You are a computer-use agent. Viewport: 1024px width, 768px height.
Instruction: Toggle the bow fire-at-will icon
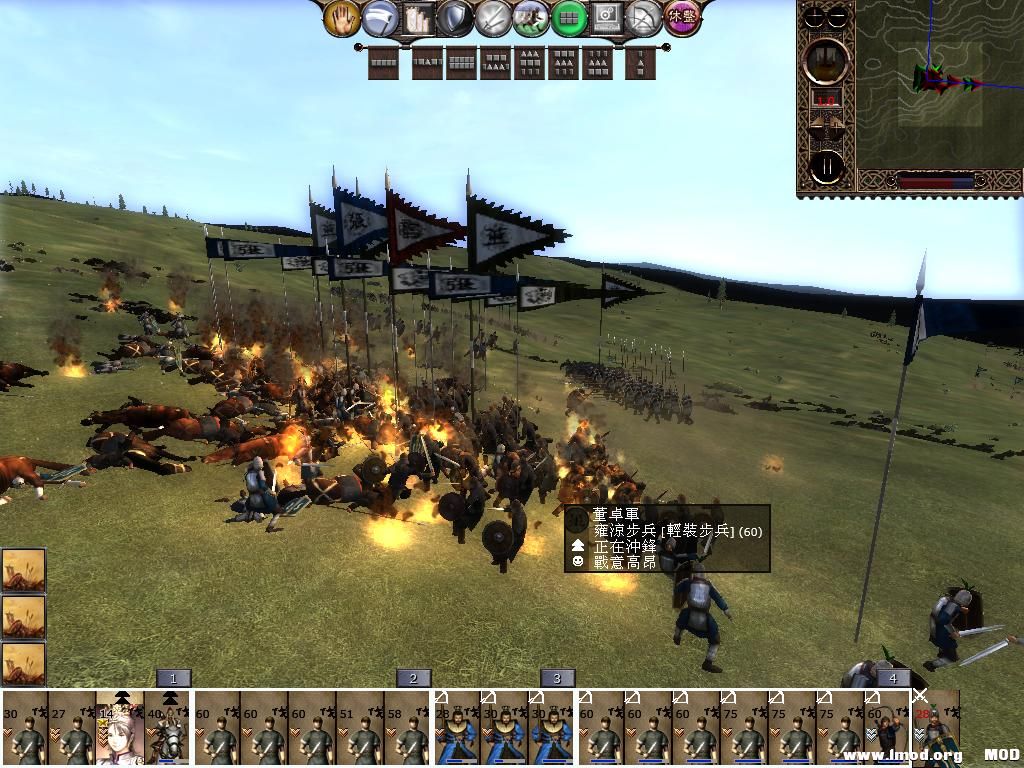[x=644, y=17]
